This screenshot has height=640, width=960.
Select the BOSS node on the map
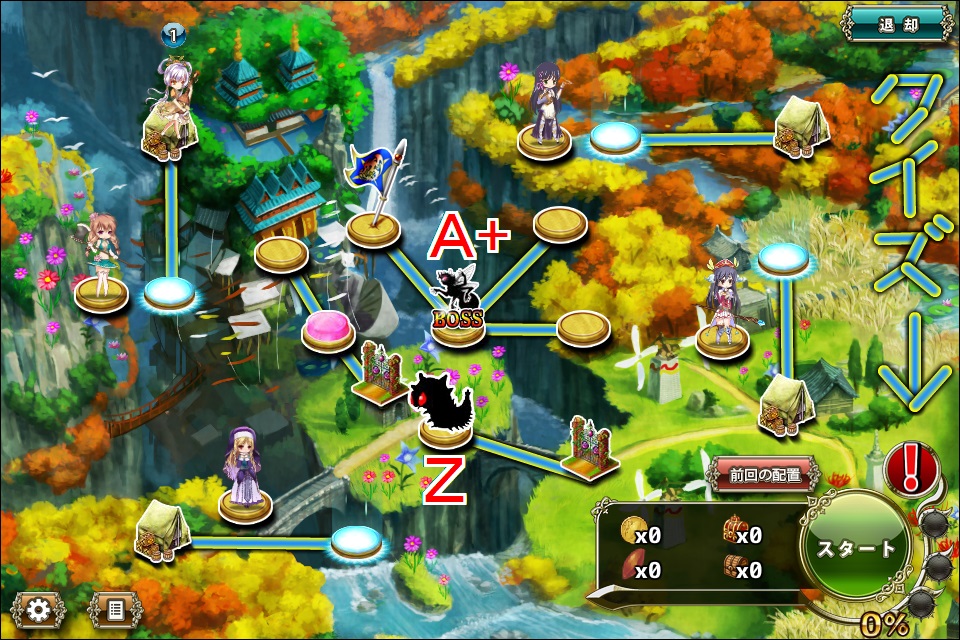[x=457, y=320]
